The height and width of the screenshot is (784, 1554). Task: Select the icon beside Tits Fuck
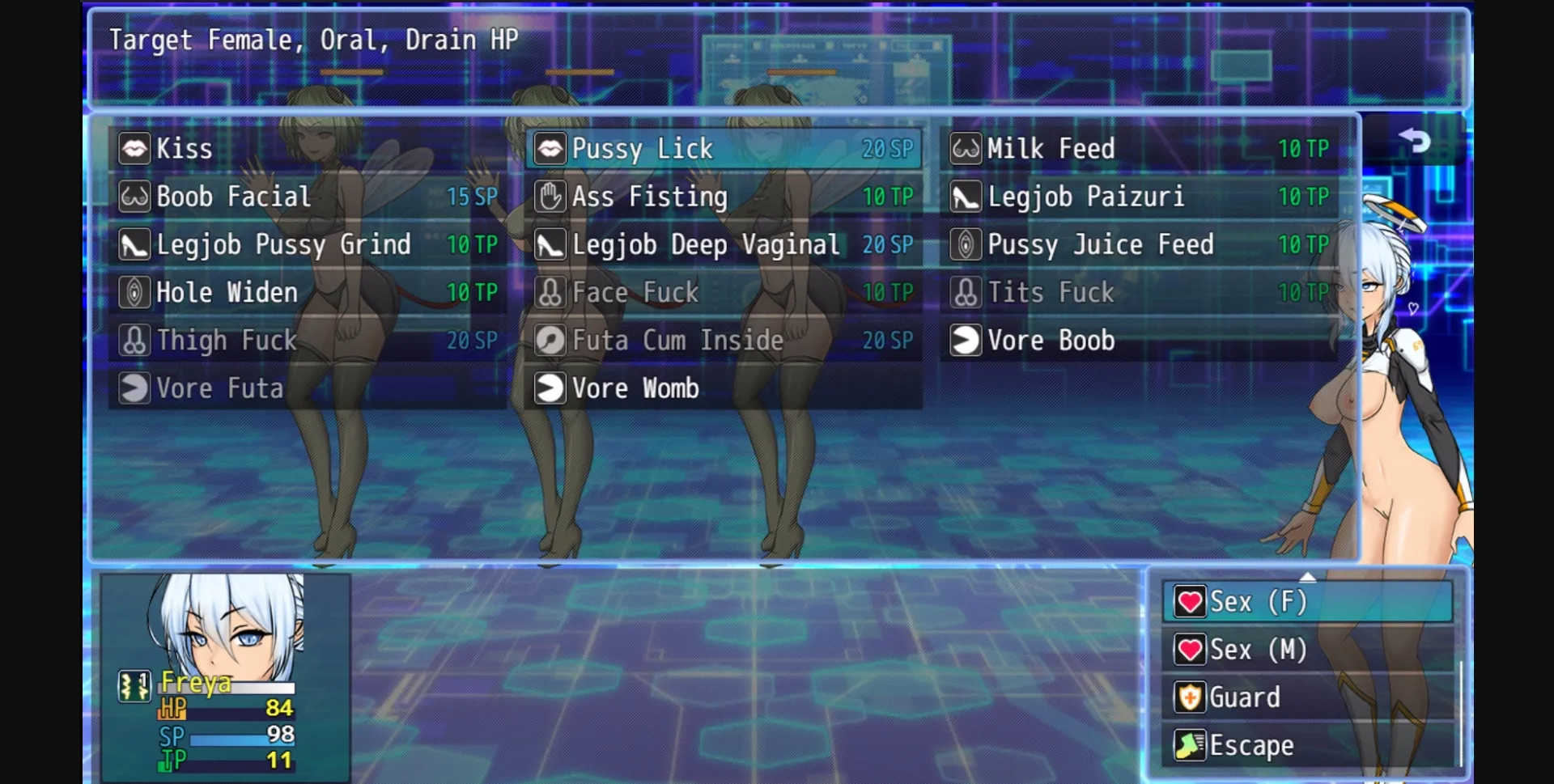pyautogui.click(x=965, y=293)
